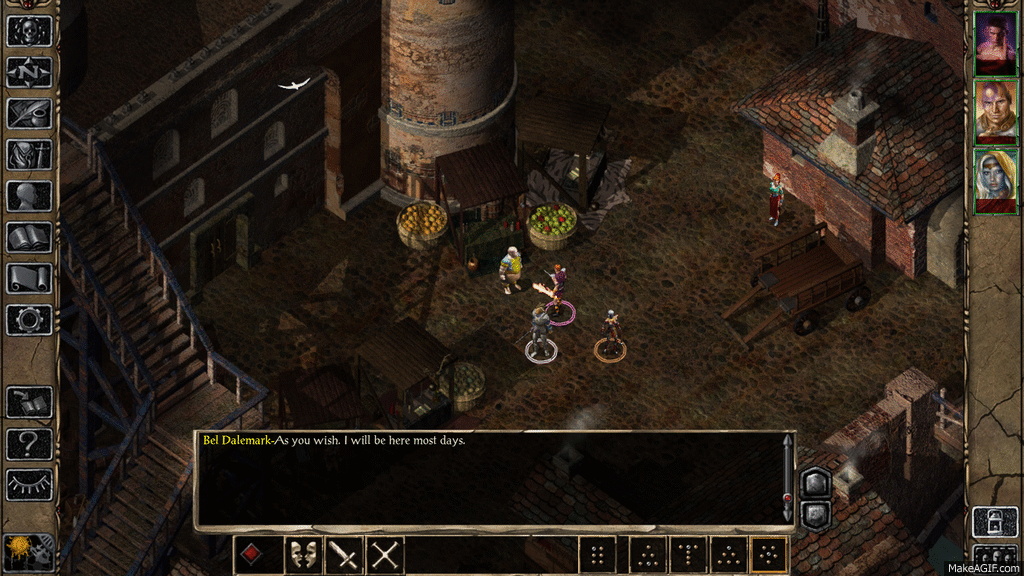Open the area map with the compass icon

[29, 72]
